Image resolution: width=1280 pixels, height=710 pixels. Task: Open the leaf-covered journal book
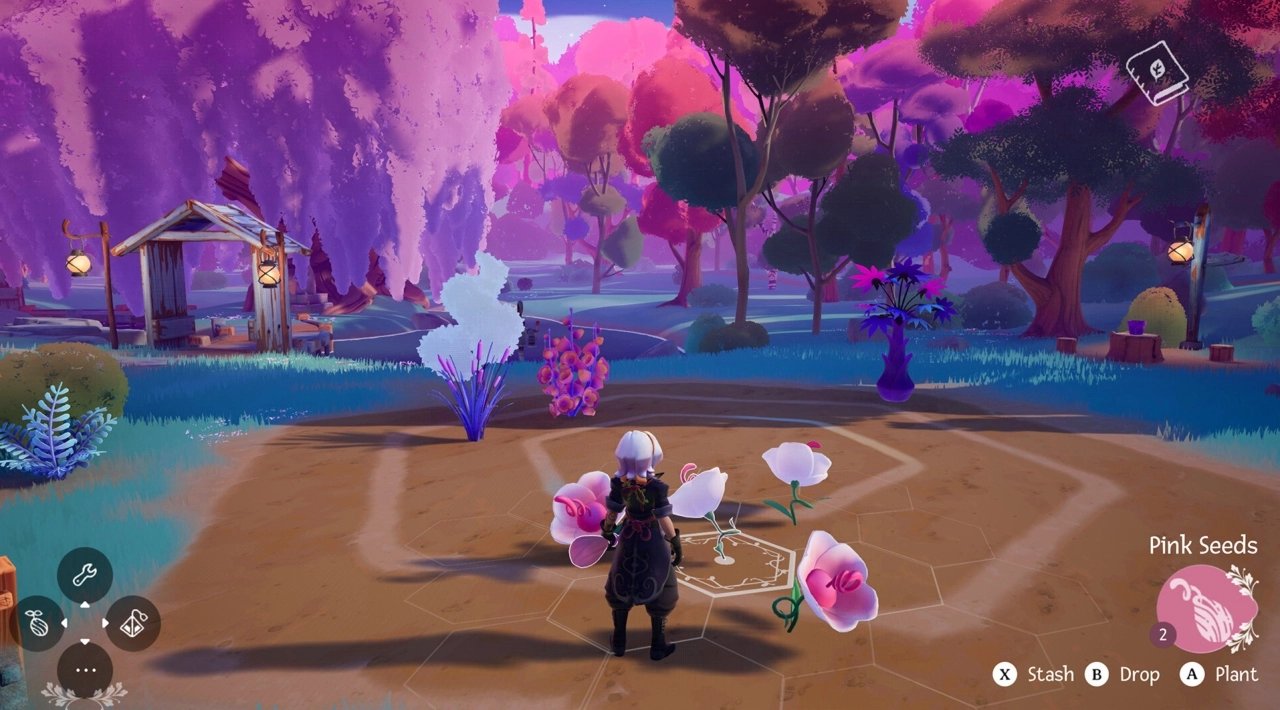point(1156,72)
